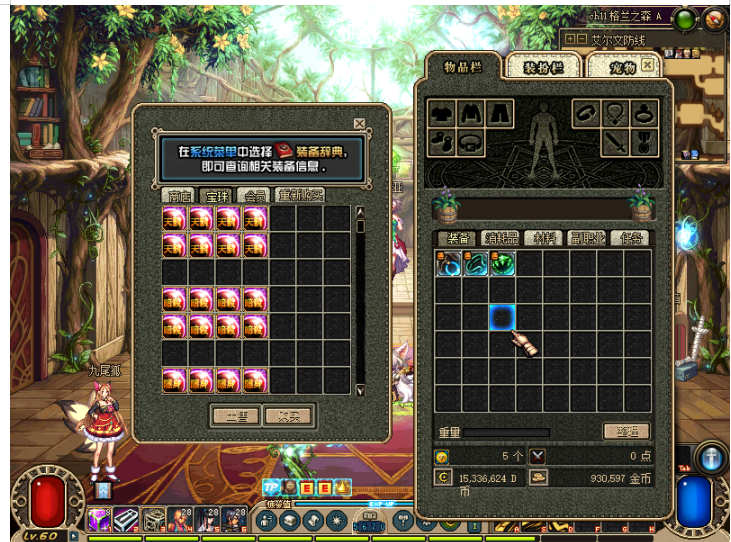Screen dimensions: 731x542
Task: Open the 重新购买 repurchase tab
Action: coord(301,195)
